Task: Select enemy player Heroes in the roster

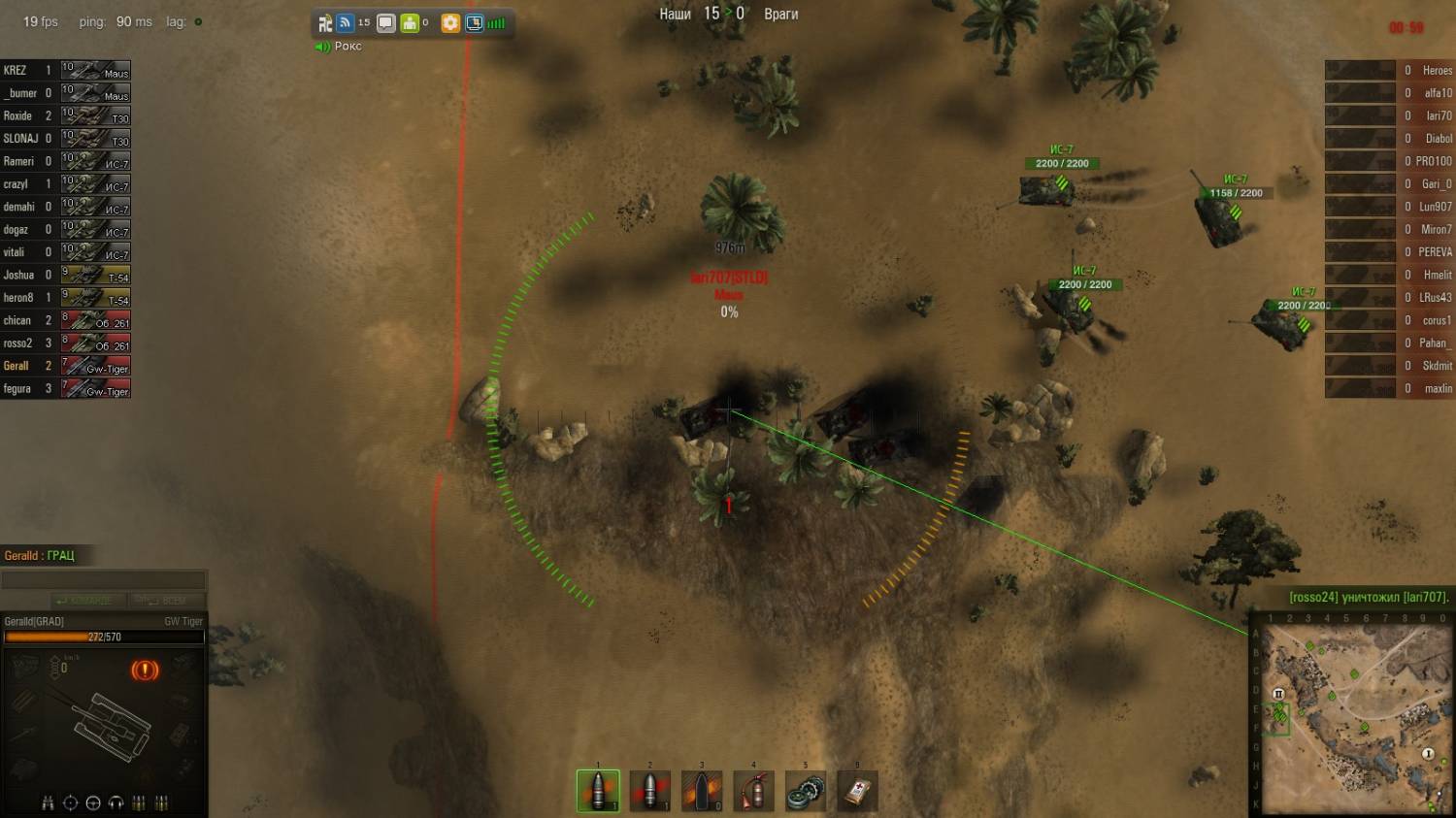Action: tap(1390, 71)
